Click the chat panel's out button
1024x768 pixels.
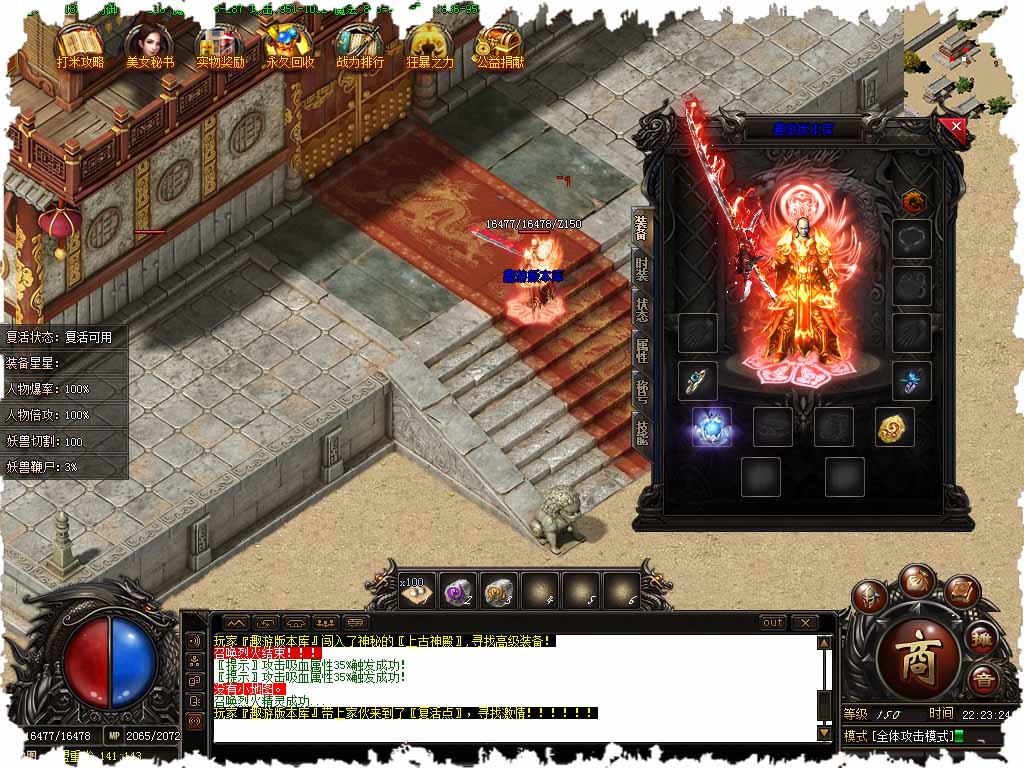(x=772, y=622)
